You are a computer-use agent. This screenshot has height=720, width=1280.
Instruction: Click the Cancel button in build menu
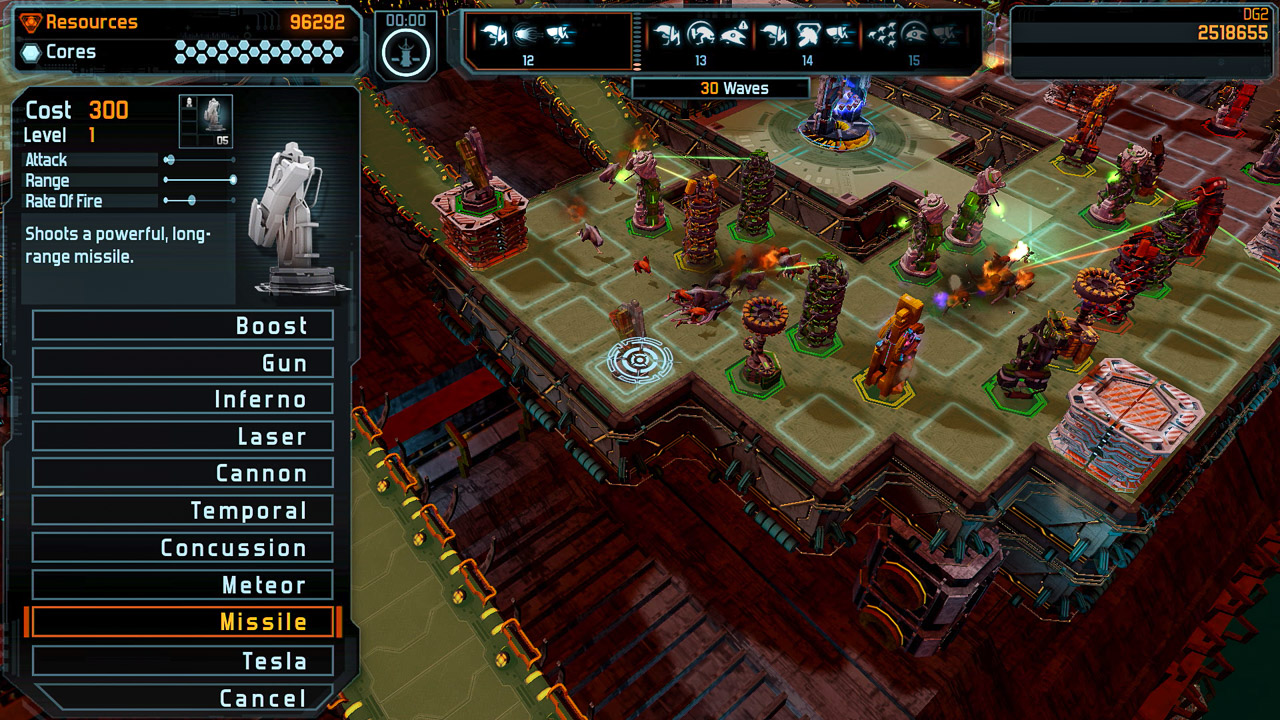[183, 697]
